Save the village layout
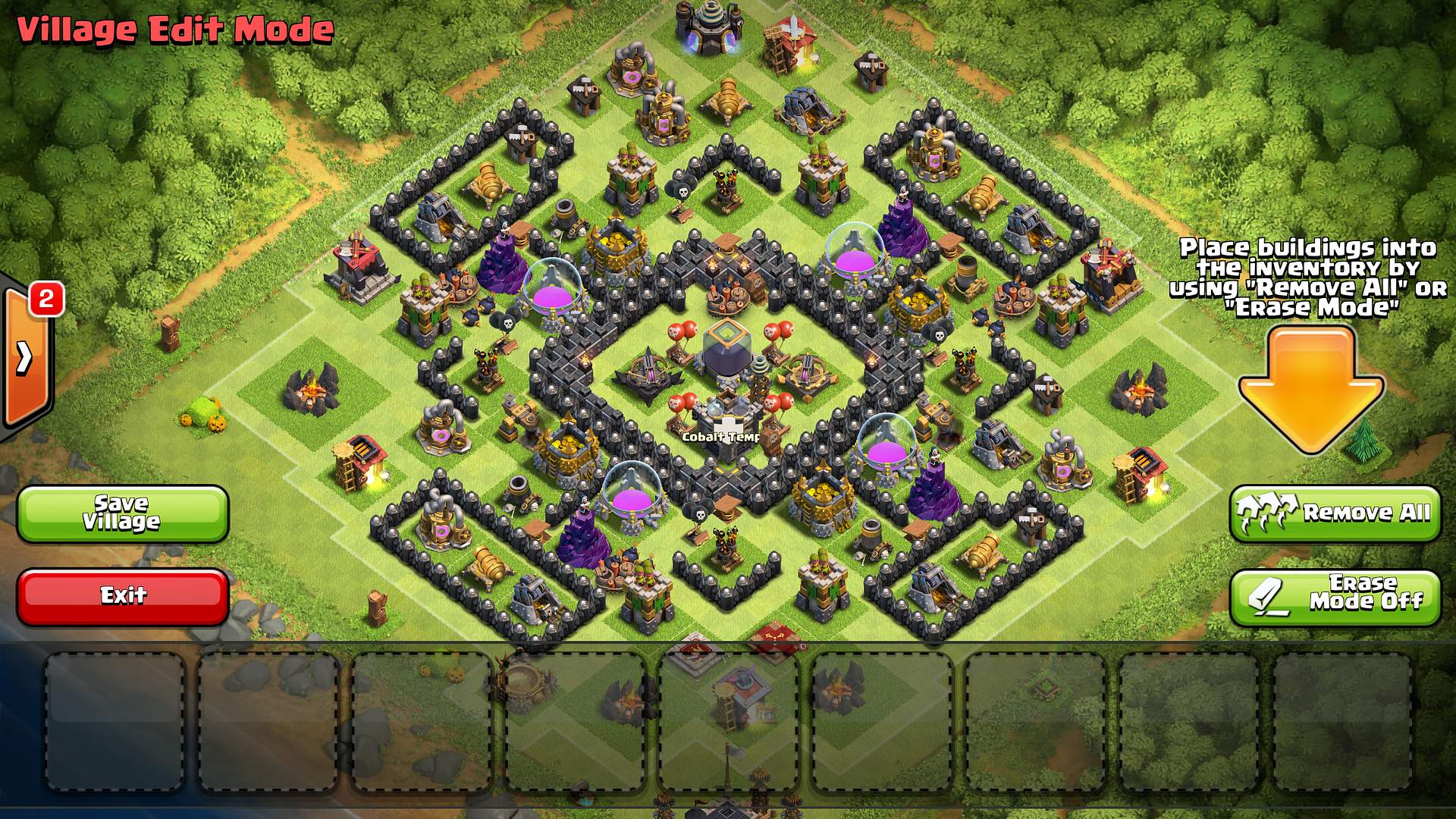Image resolution: width=1456 pixels, height=819 pixels. pyautogui.click(x=122, y=513)
